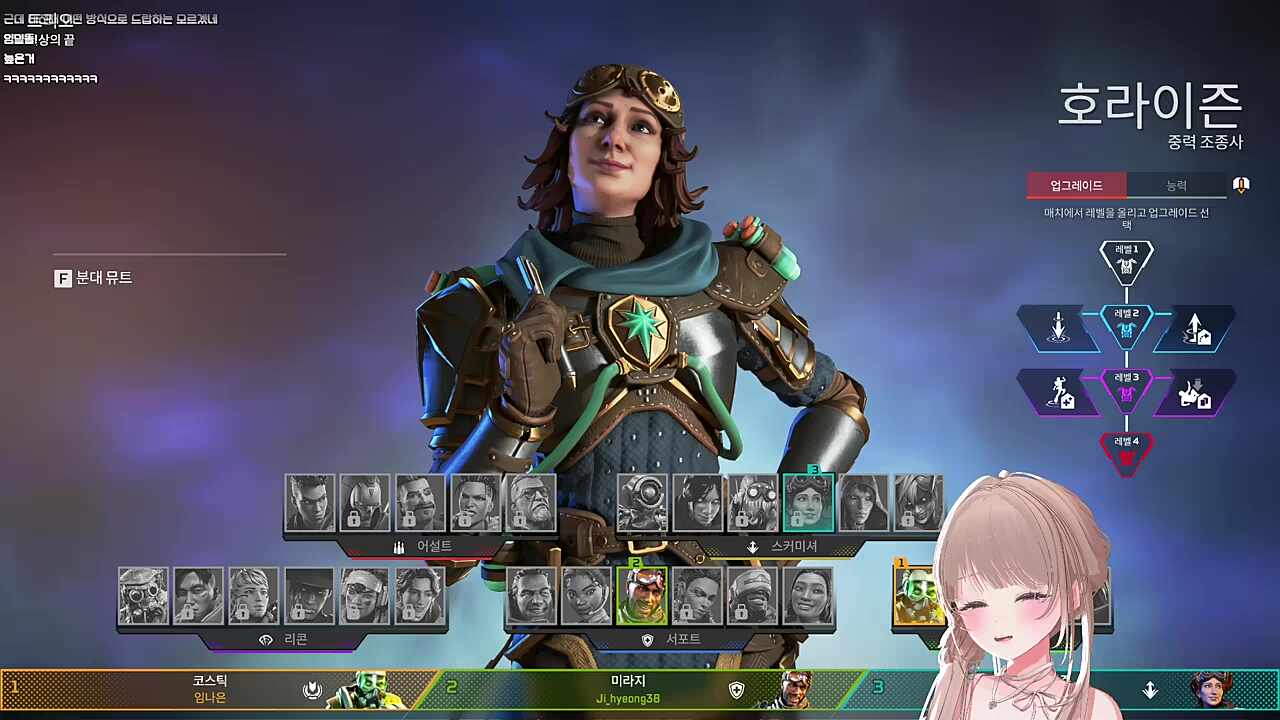
Task: Select the locked Octane portrait
Action: 752,503
